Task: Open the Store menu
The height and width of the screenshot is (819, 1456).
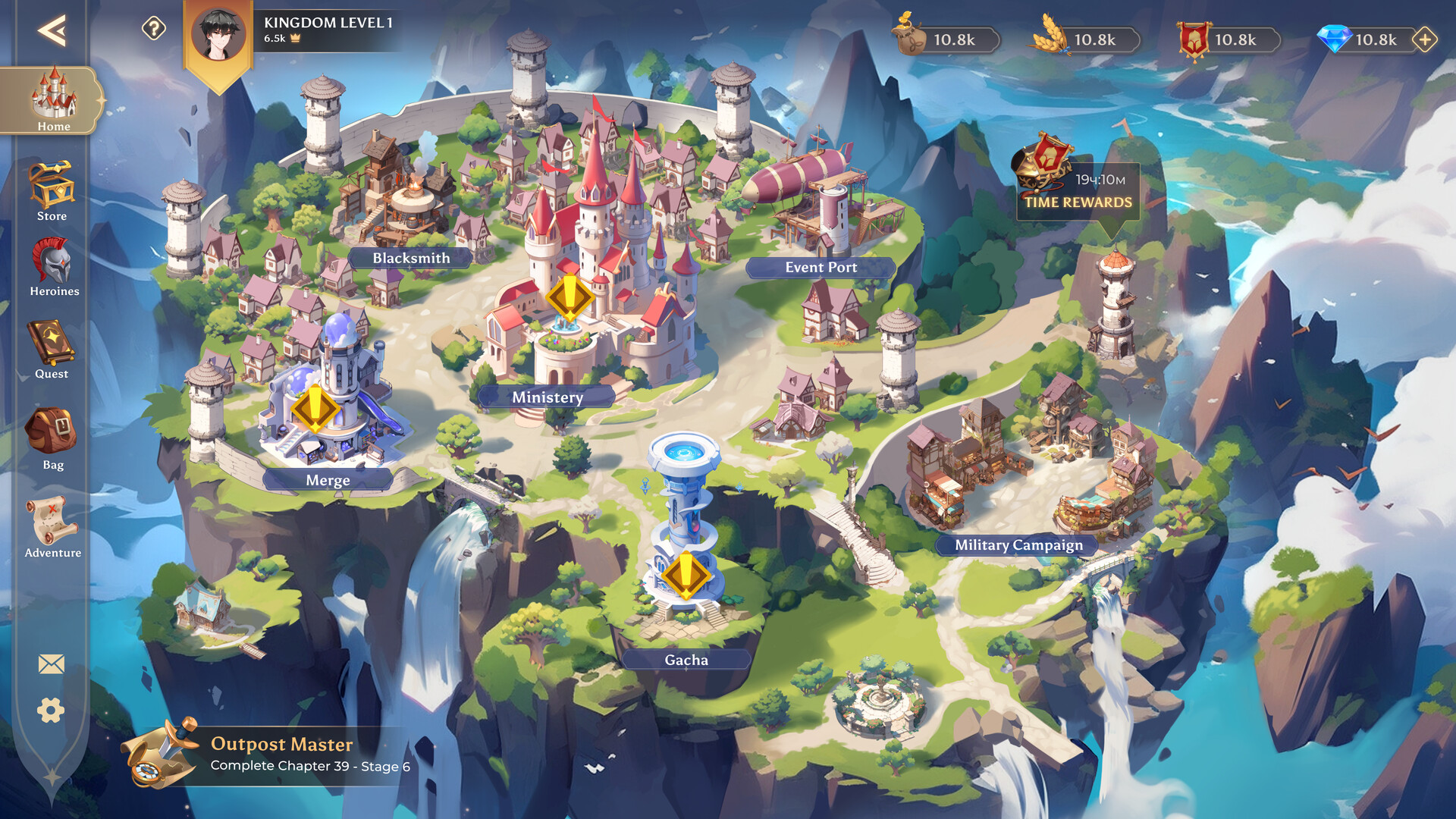Action: click(x=52, y=191)
